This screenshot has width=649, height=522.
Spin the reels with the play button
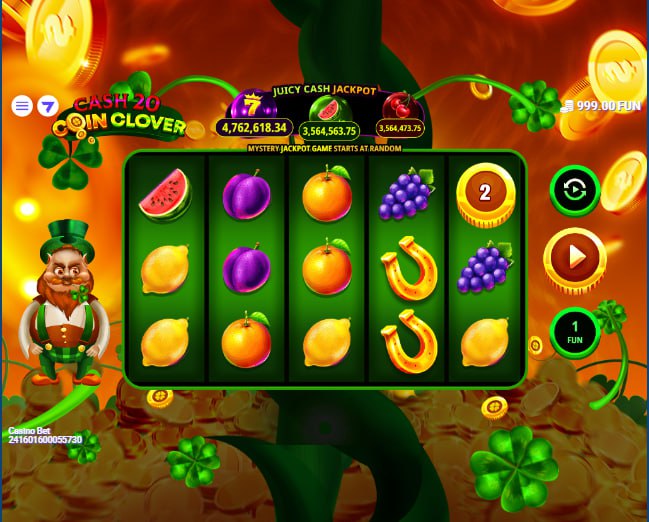575,258
